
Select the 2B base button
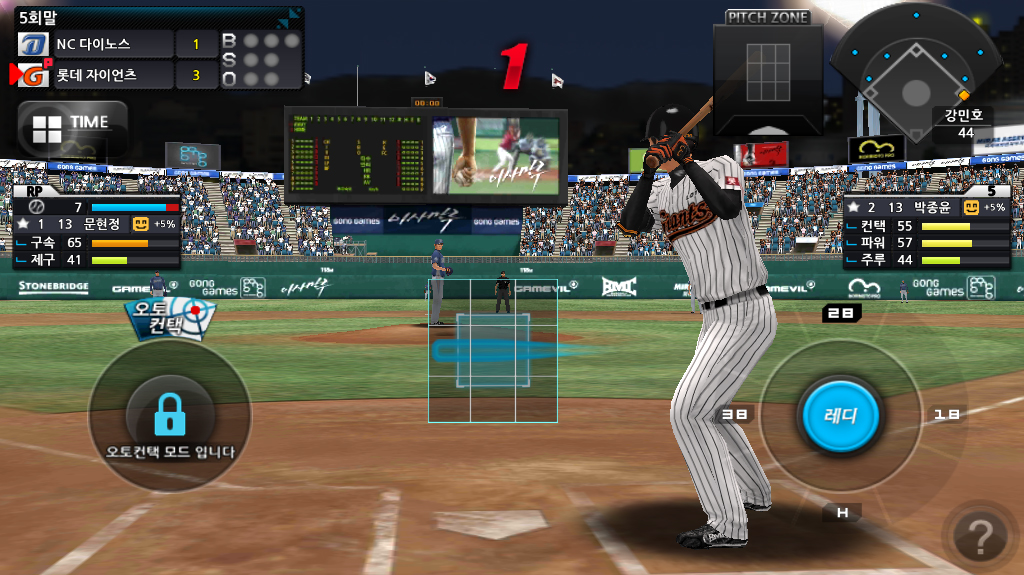tap(841, 313)
